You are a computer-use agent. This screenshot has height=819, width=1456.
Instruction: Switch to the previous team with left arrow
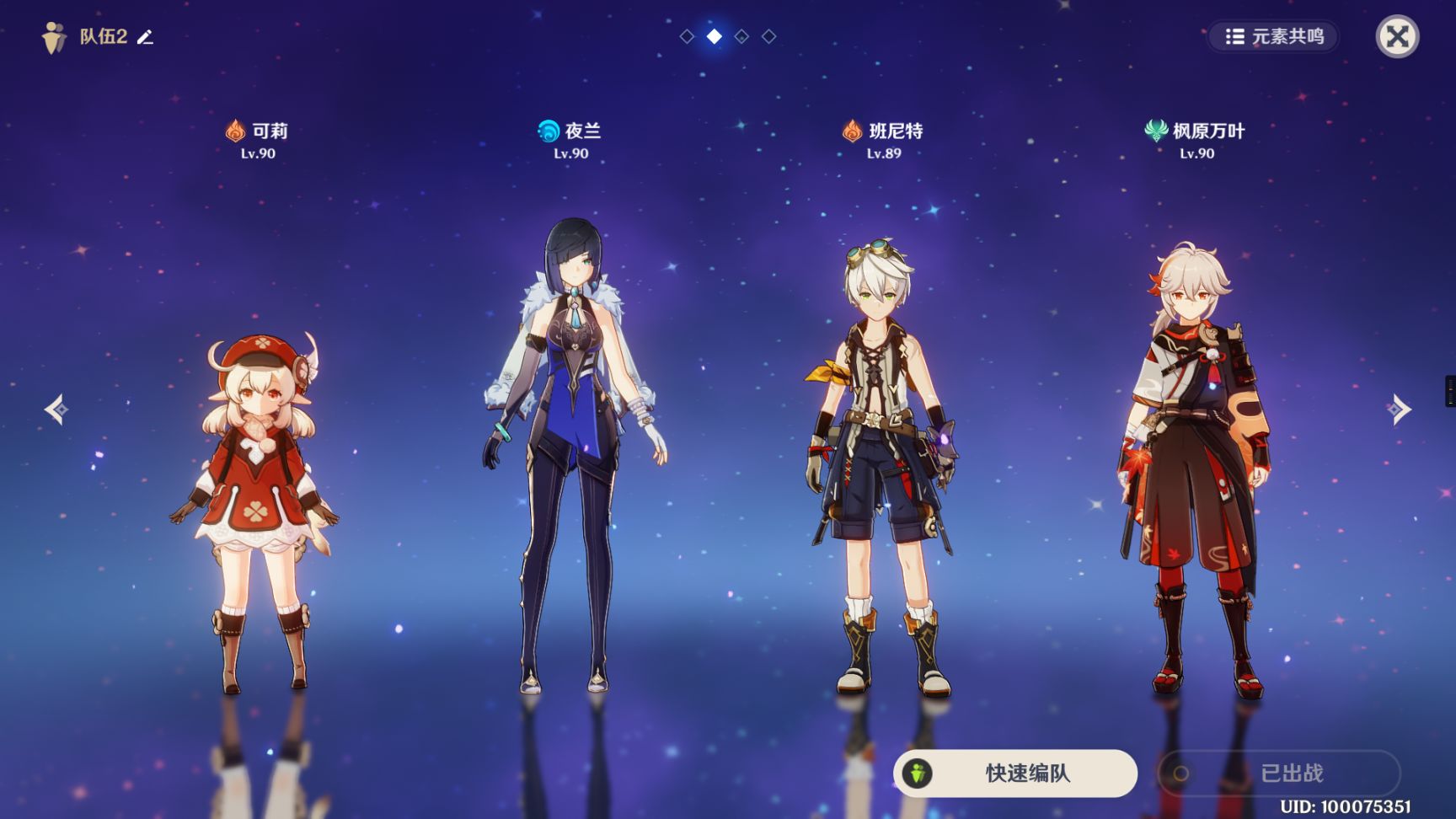coord(56,409)
